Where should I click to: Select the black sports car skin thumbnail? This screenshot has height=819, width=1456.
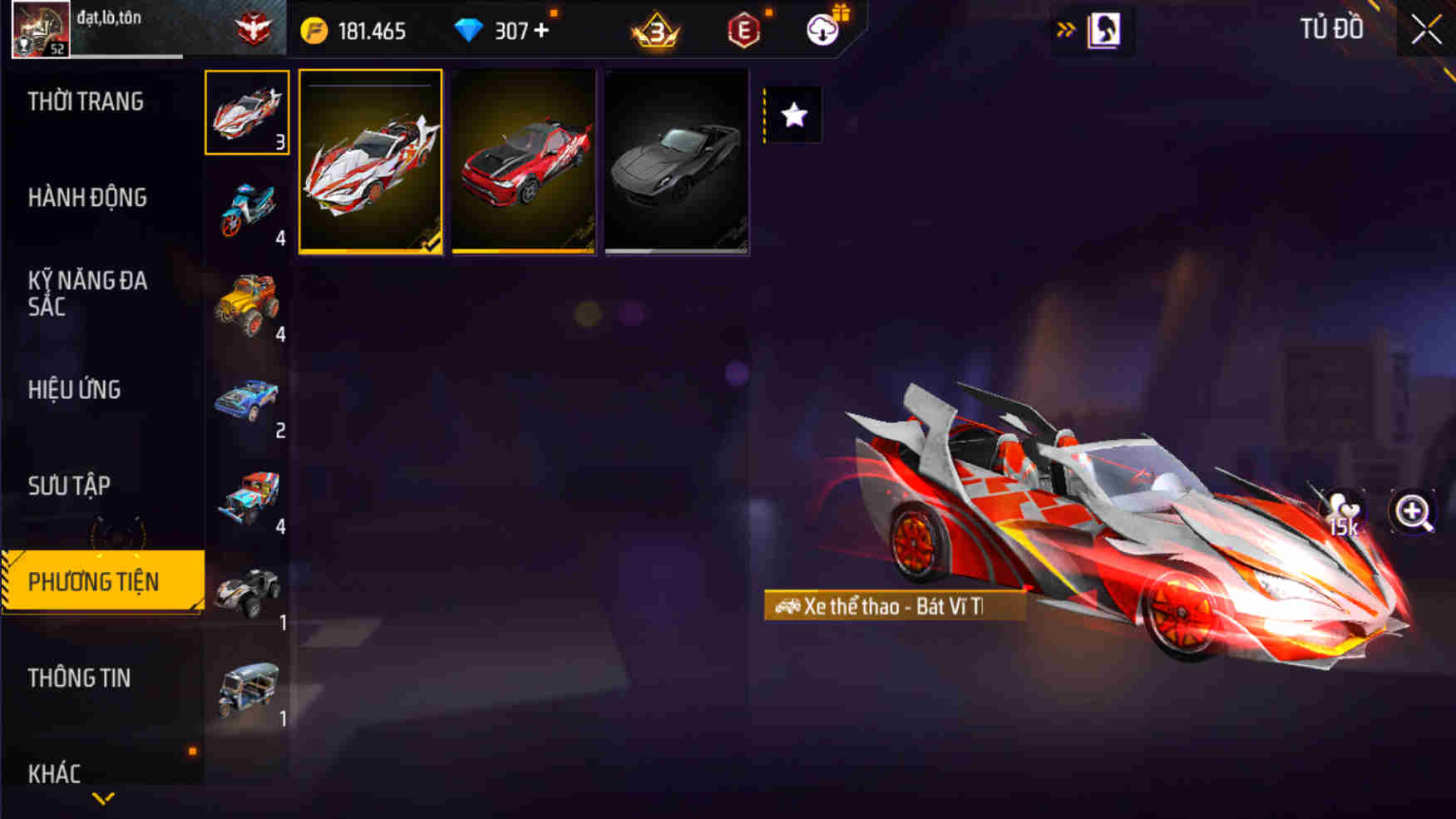676,163
